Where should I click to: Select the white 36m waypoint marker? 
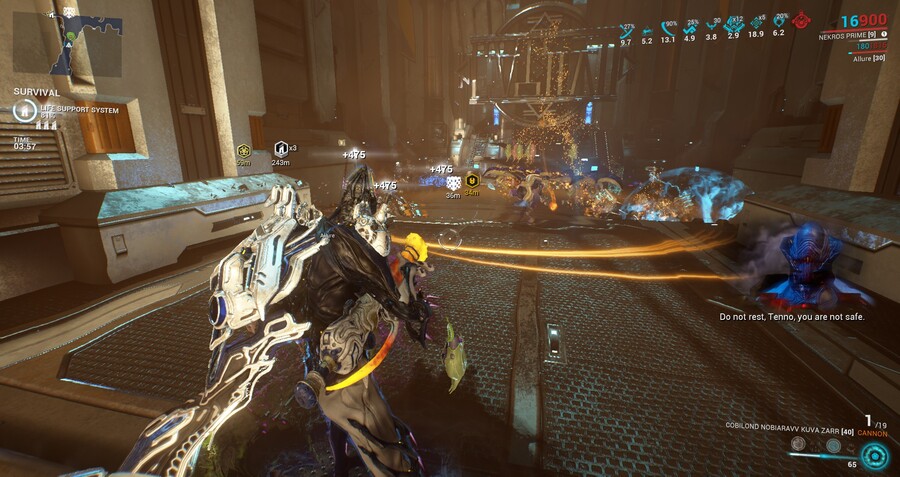[x=453, y=183]
